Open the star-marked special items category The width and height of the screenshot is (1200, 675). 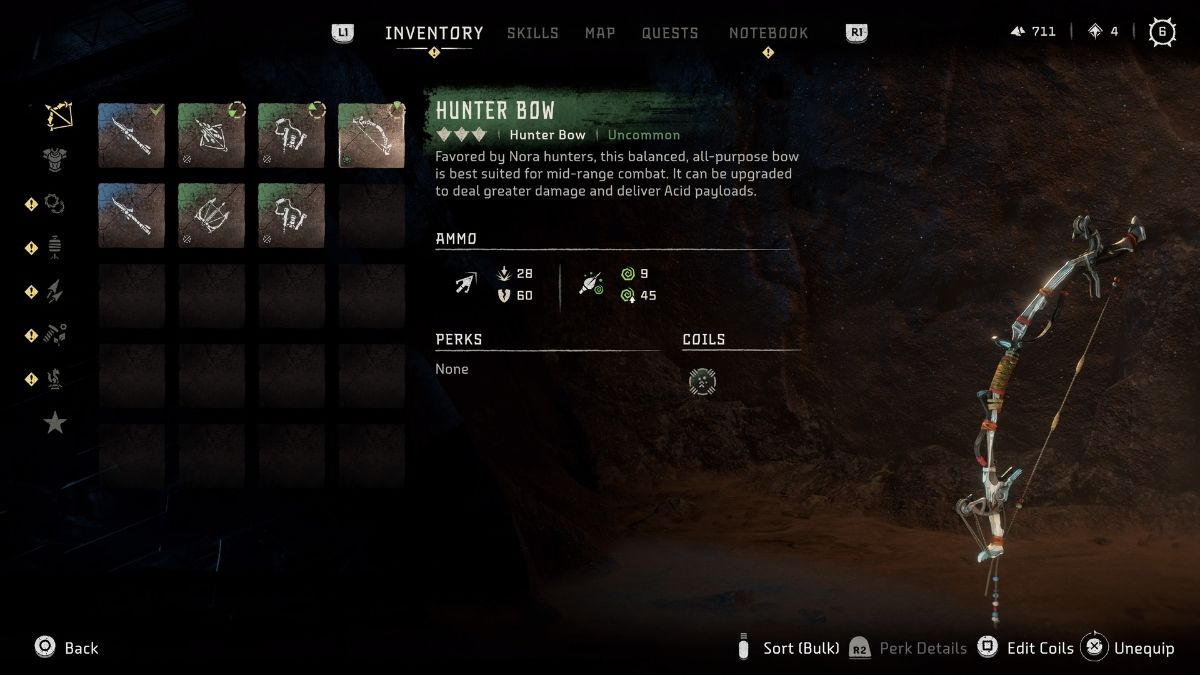coord(55,423)
